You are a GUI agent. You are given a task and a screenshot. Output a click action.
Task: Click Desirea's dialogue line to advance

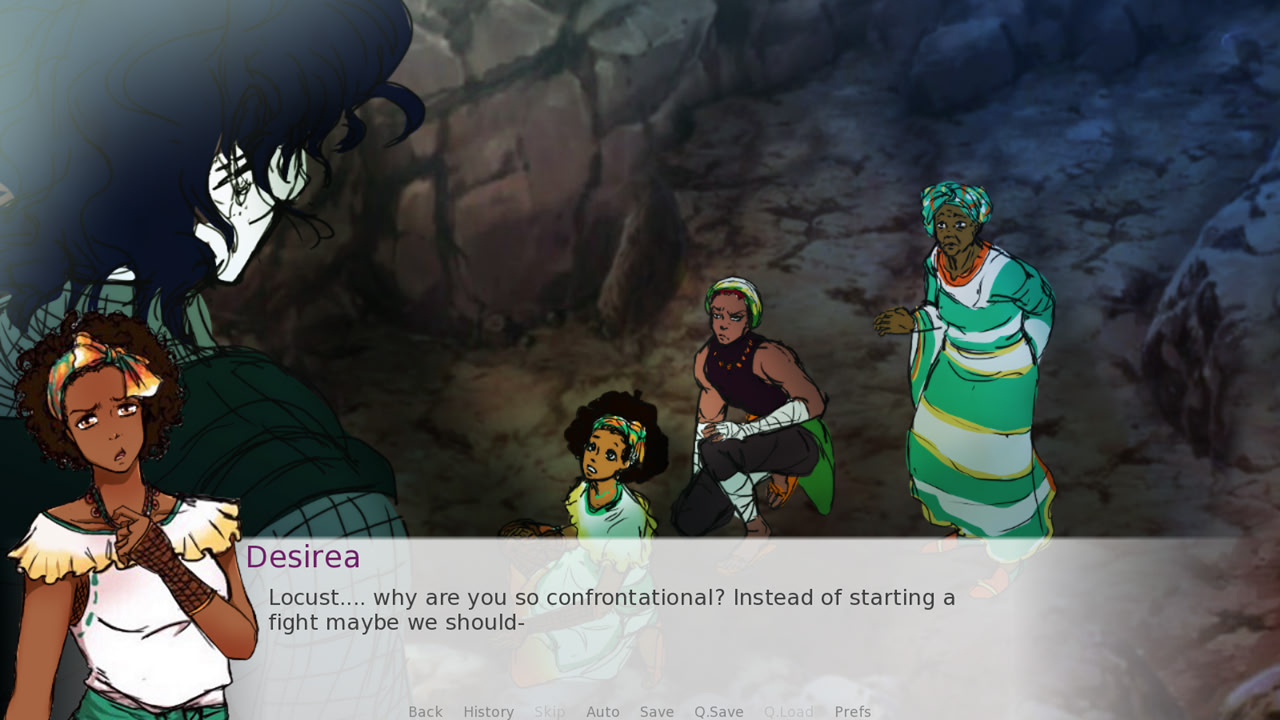click(x=610, y=598)
